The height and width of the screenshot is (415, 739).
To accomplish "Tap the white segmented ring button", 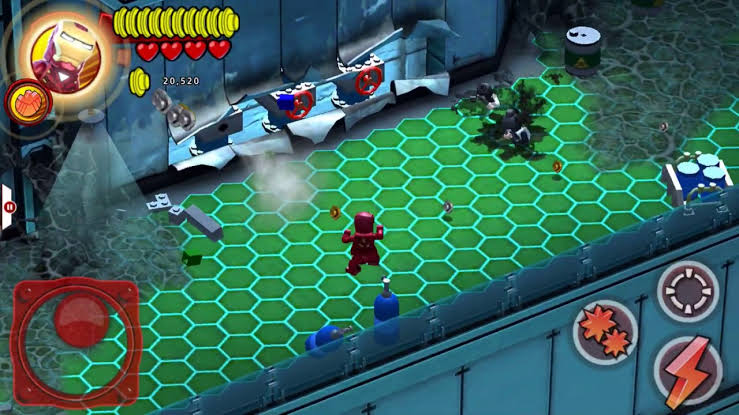I will (x=687, y=290).
